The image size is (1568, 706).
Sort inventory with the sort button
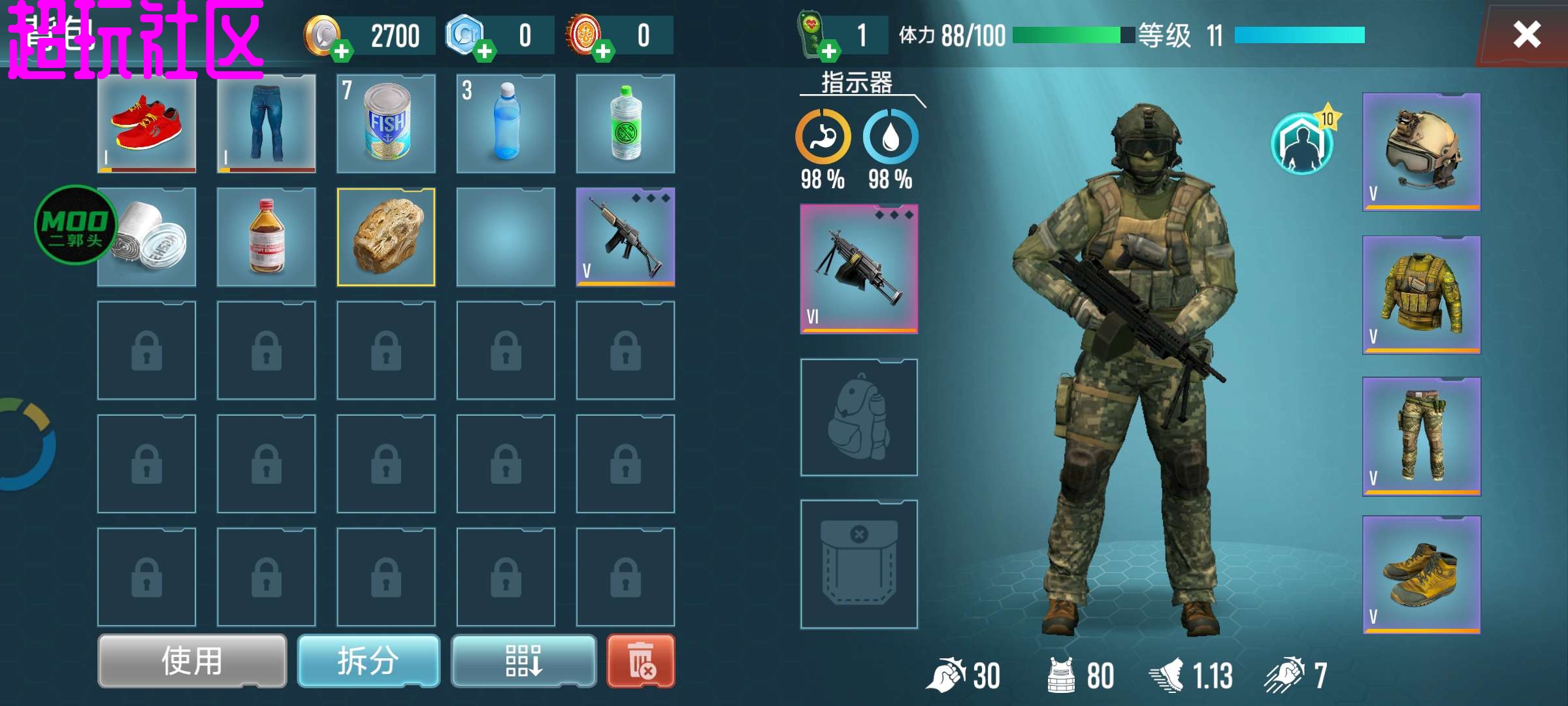(523, 661)
